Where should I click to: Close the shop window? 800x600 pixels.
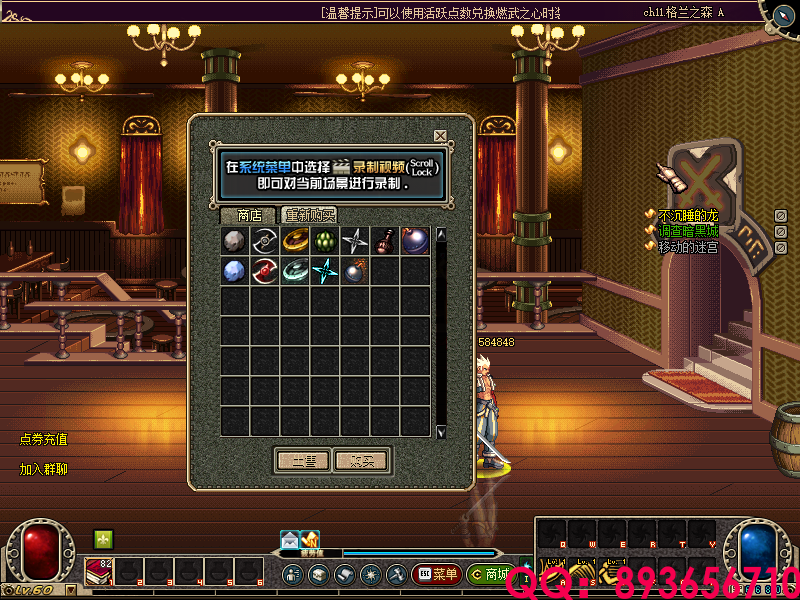[x=440, y=136]
